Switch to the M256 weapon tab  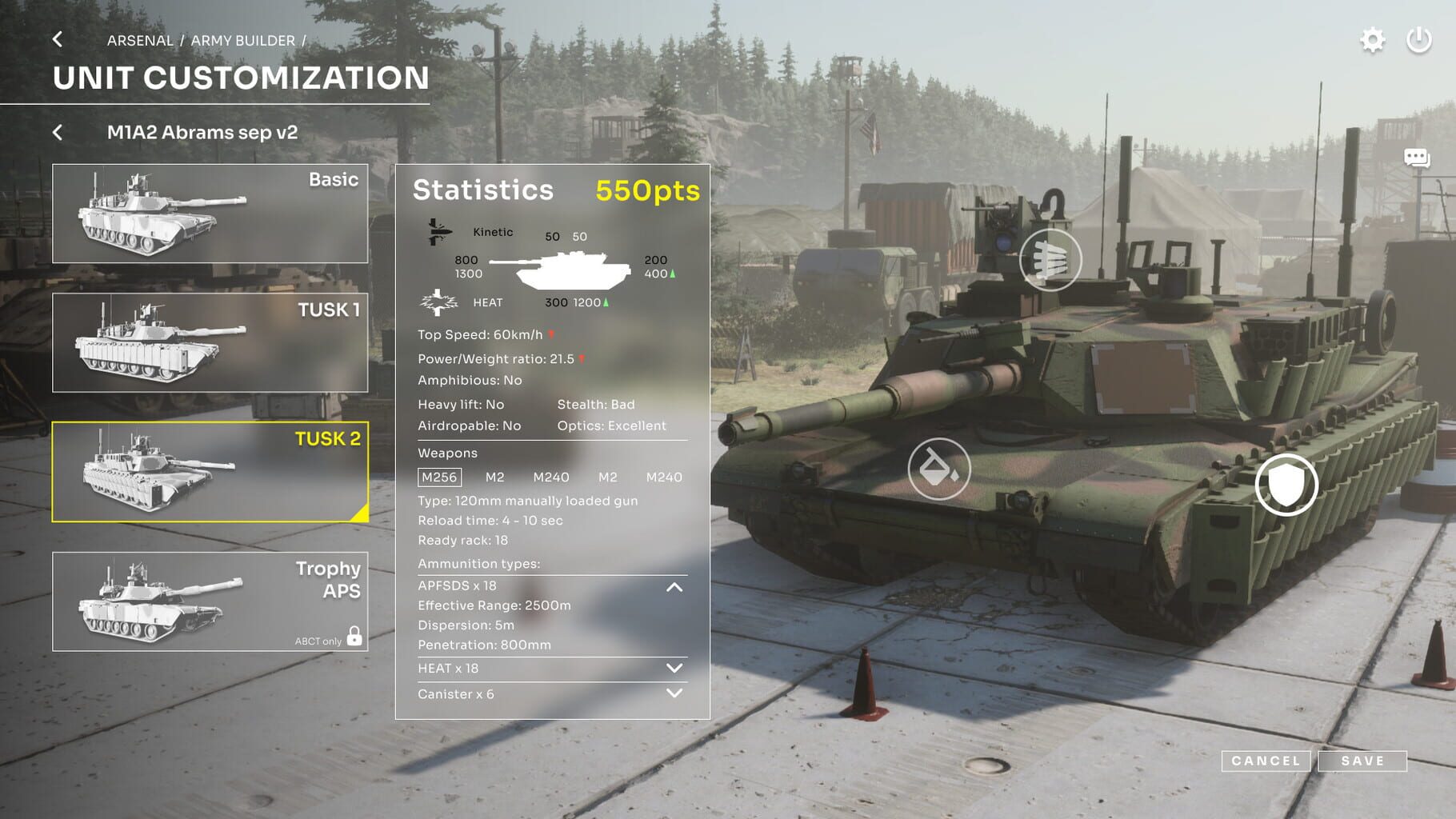(438, 477)
